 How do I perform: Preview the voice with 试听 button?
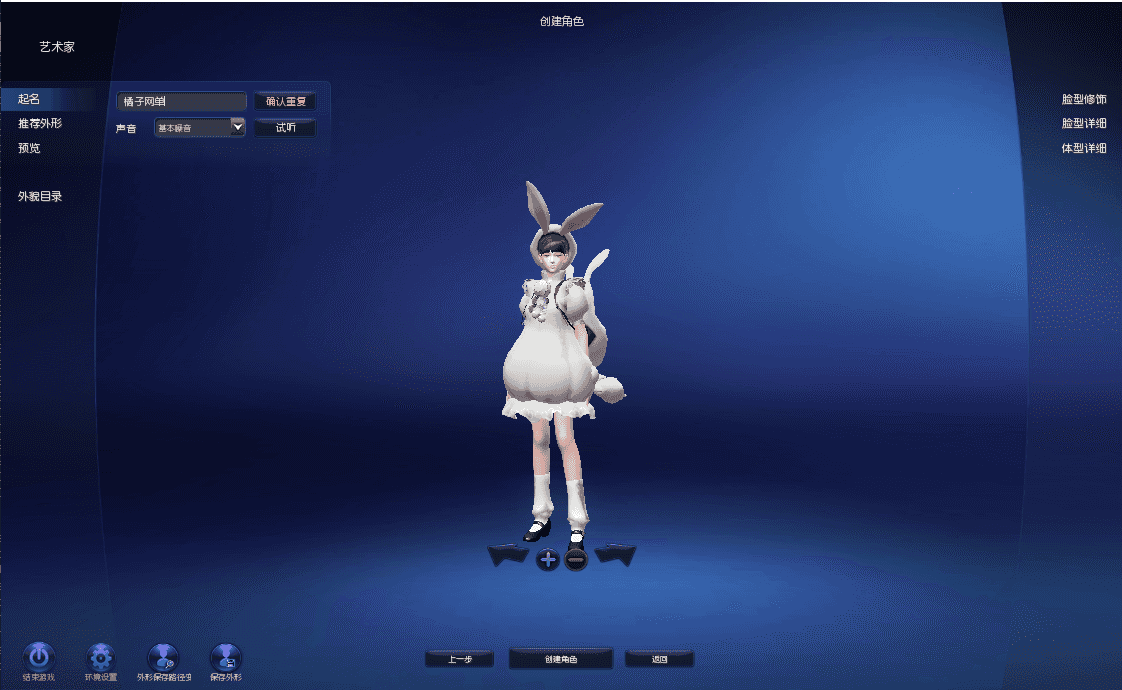tap(285, 128)
